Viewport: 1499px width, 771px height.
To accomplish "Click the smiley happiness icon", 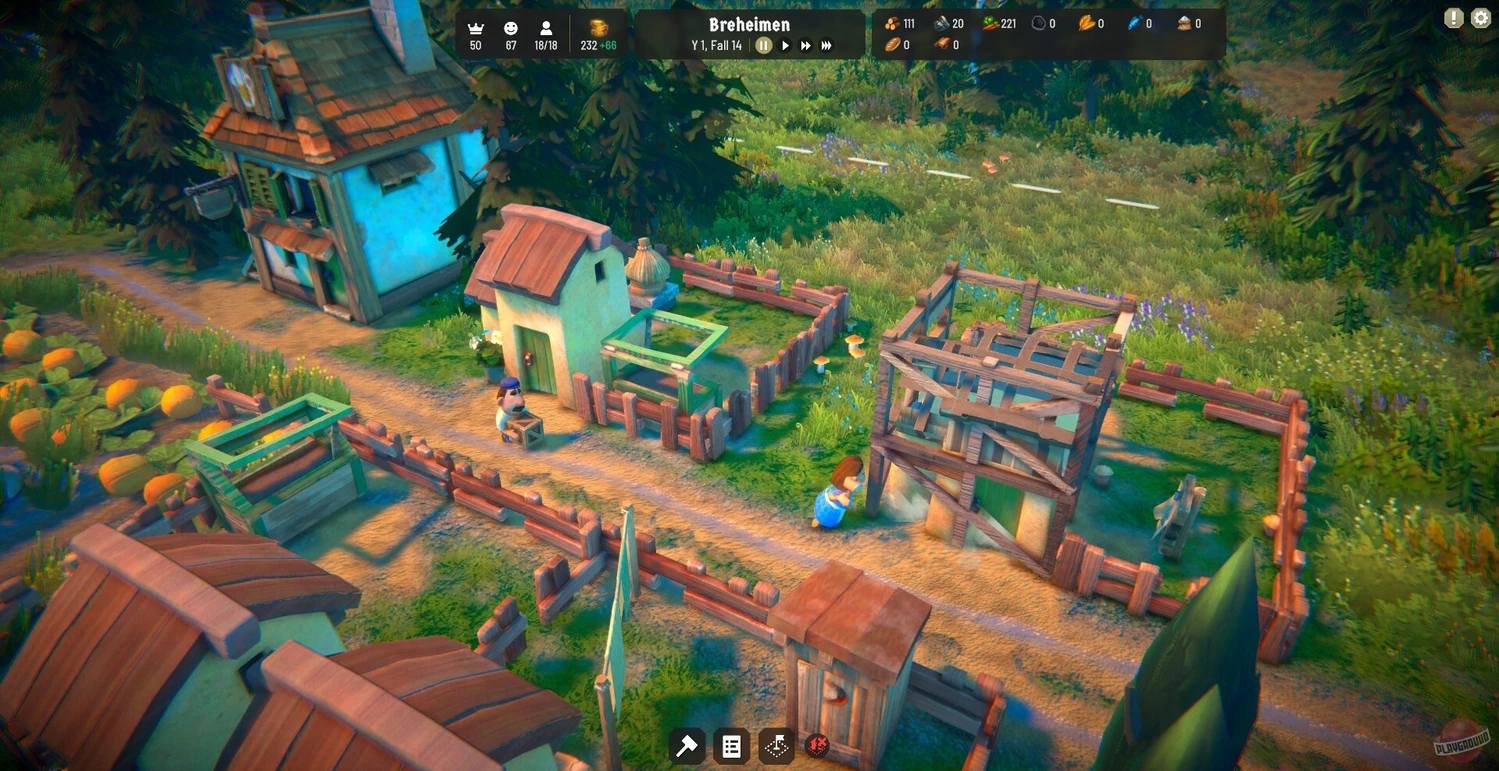I will pyautogui.click(x=511, y=28).
